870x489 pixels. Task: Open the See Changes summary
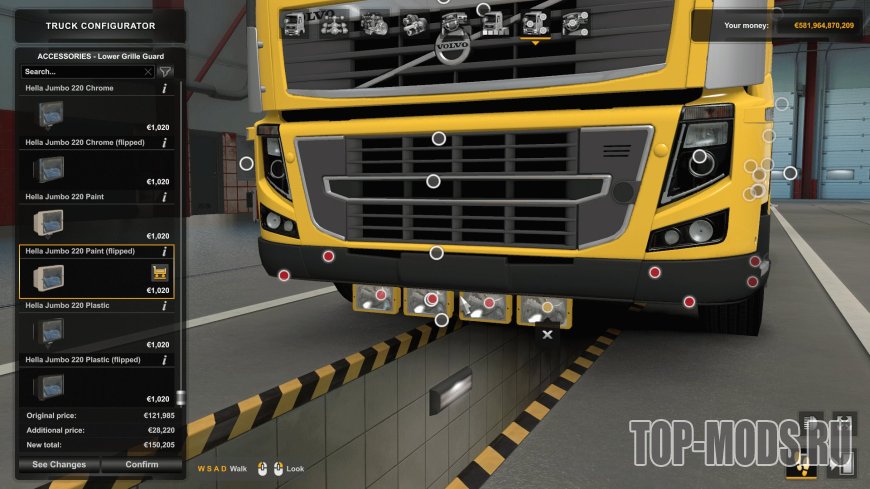[x=59, y=464]
